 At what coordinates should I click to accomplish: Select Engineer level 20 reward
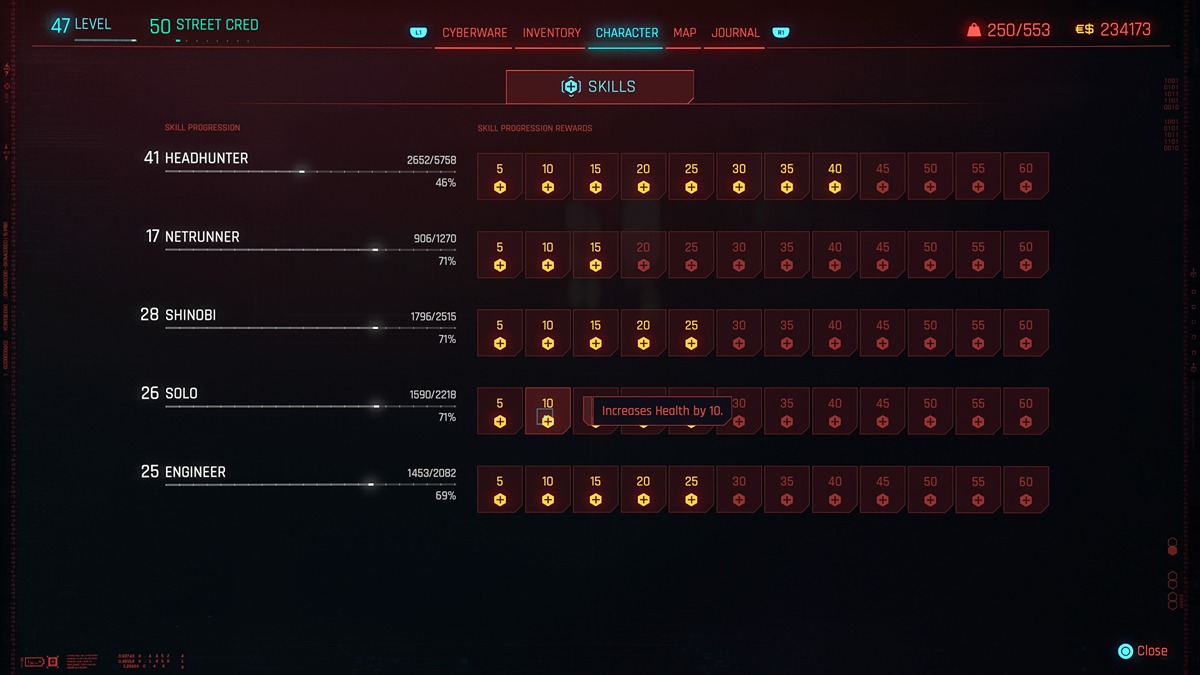pyautogui.click(x=643, y=489)
